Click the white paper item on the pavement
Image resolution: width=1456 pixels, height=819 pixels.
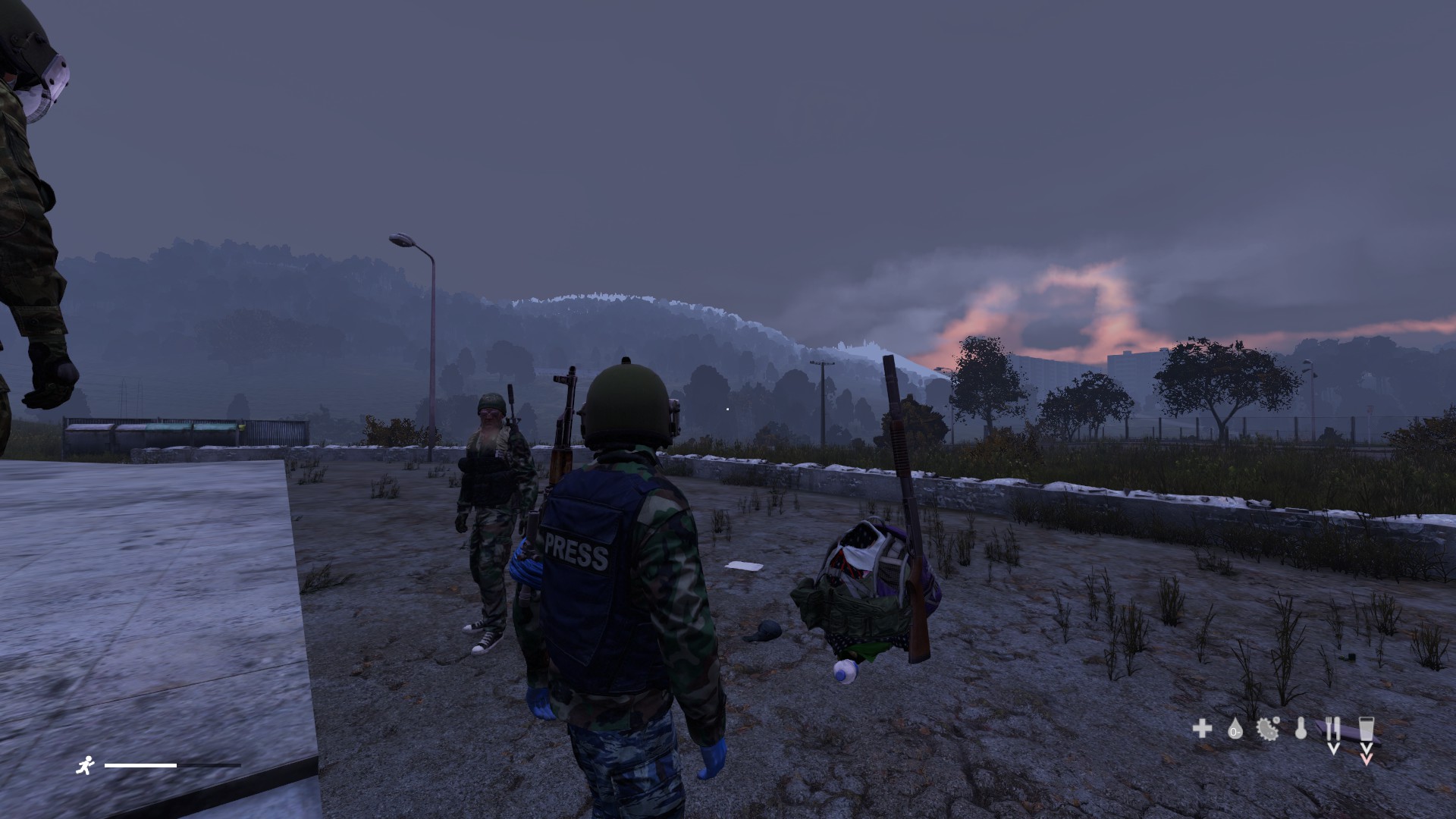742,566
